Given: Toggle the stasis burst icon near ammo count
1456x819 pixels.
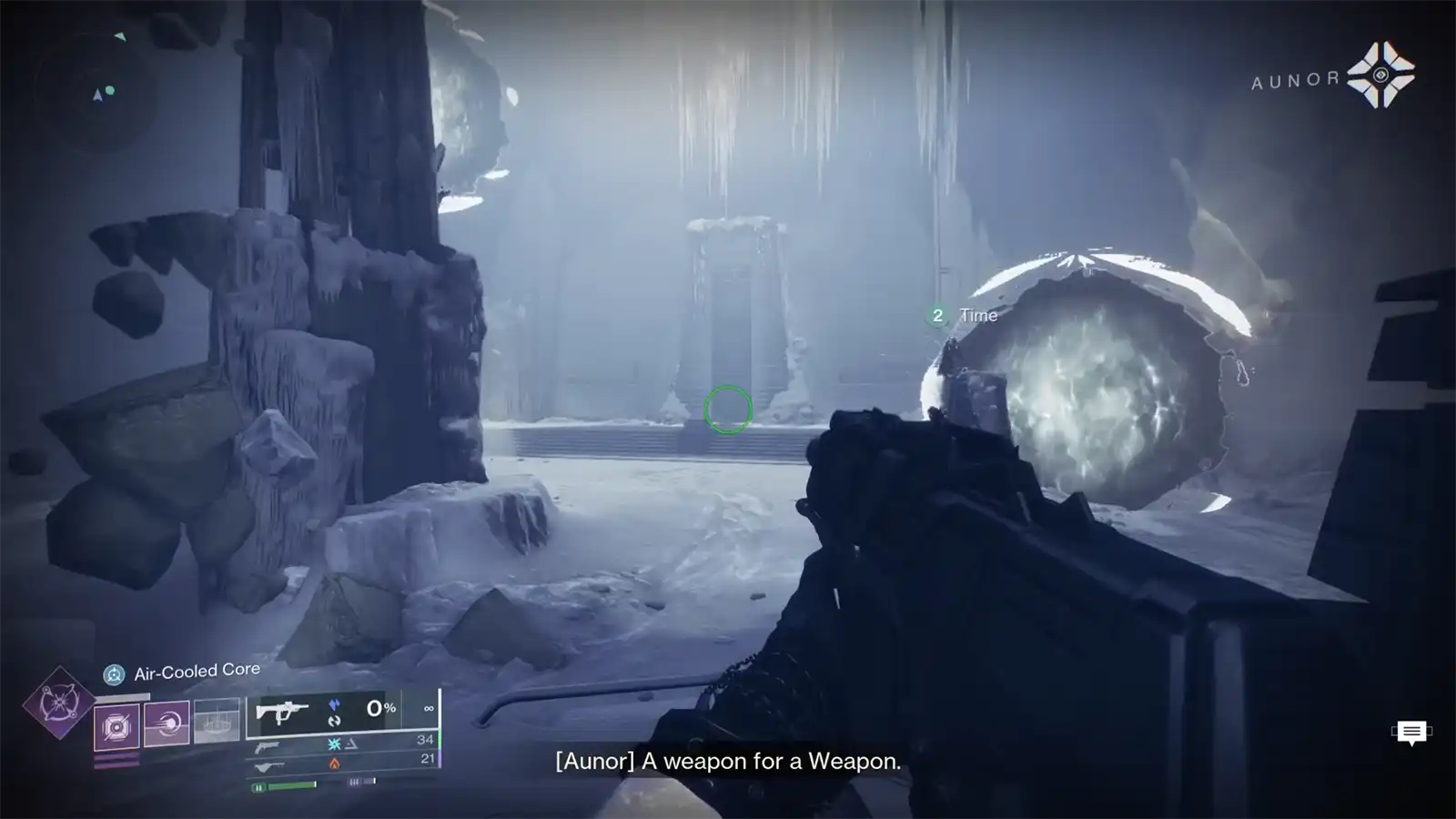Looking at the screenshot, I should [333, 744].
